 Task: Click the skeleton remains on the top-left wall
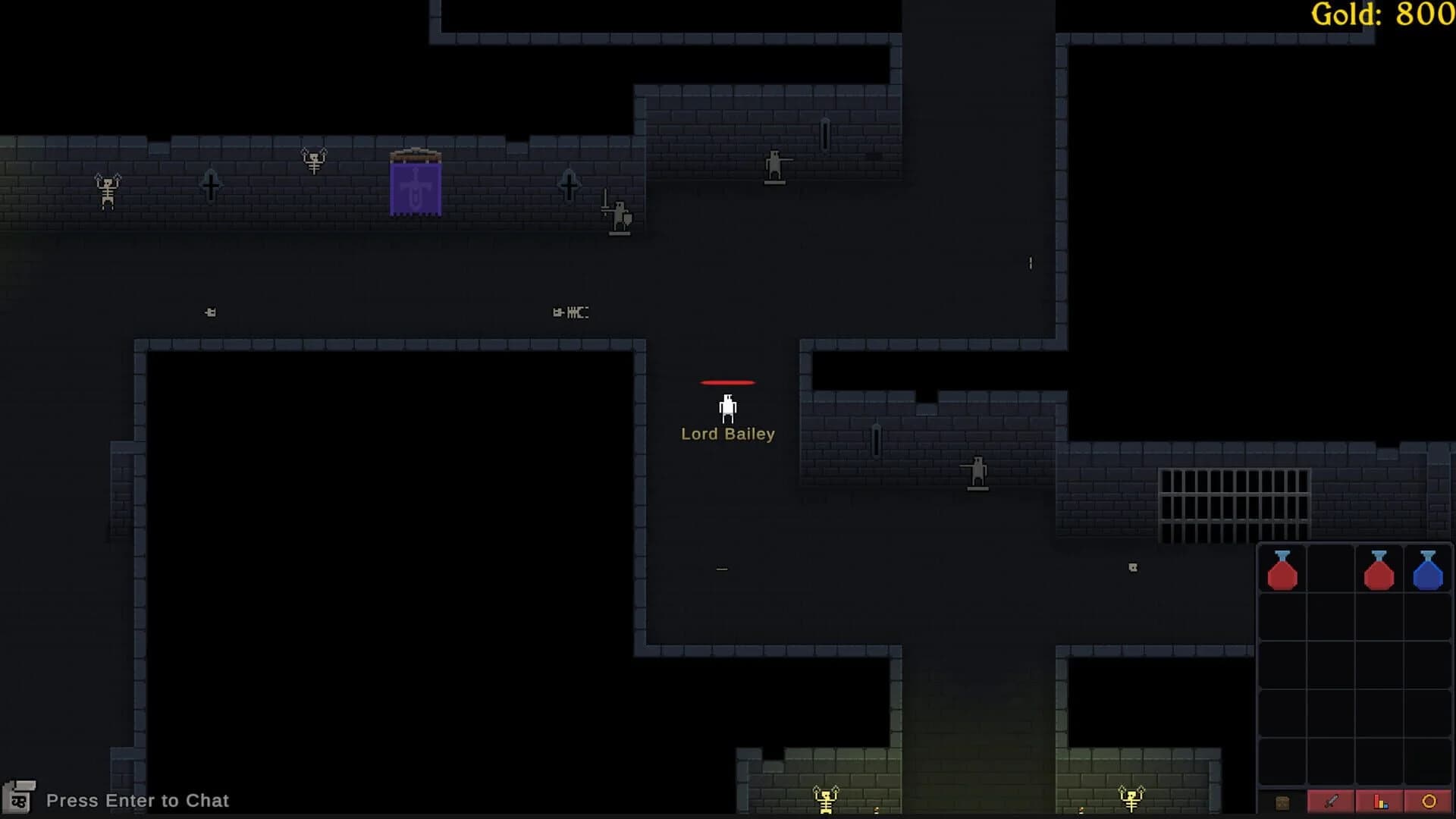pos(106,191)
